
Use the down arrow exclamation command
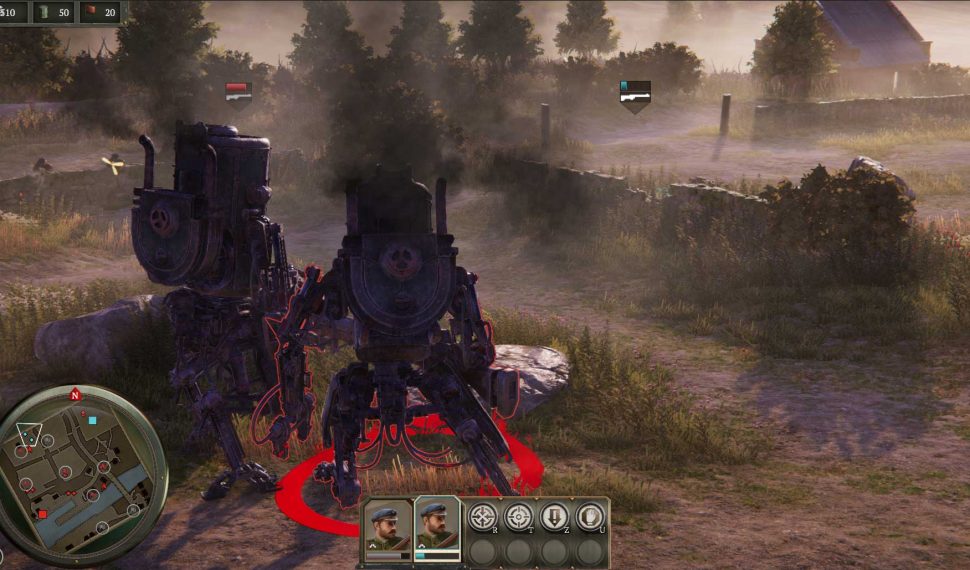click(x=555, y=516)
